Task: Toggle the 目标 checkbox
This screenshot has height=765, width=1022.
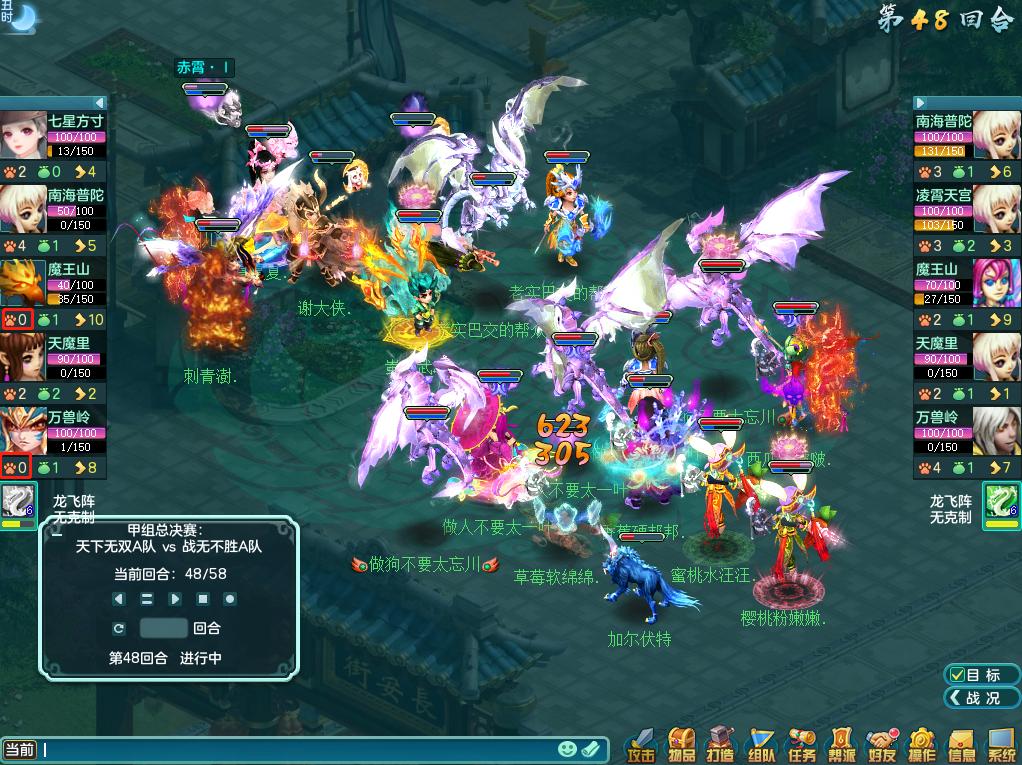Action: 958,675
